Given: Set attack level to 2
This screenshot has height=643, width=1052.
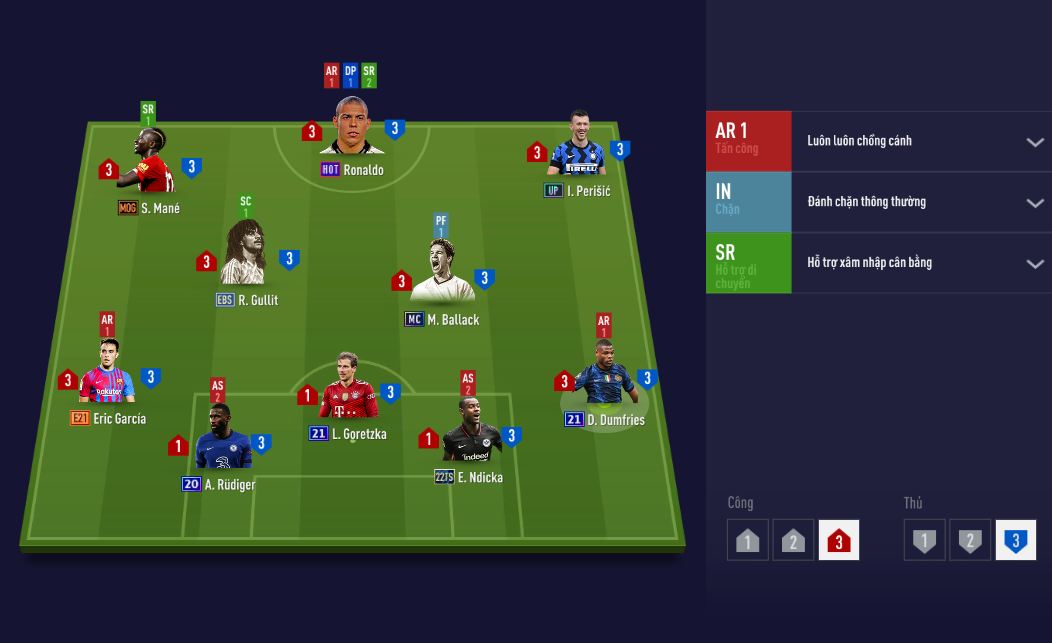Looking at the screenshot, I should (x=793, y=541).
